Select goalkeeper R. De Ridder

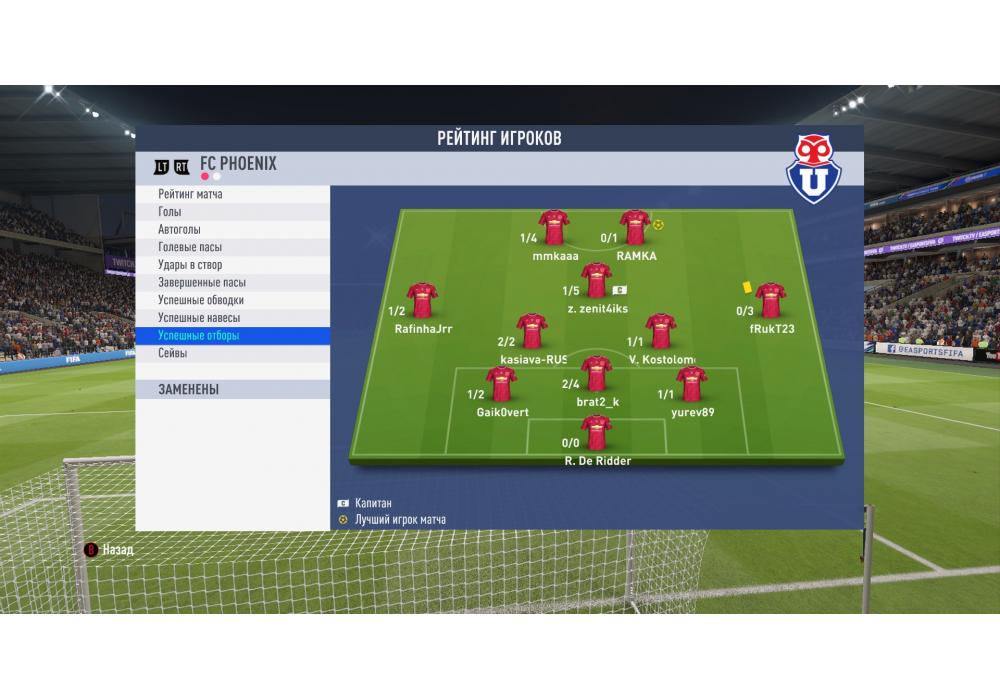597,433
